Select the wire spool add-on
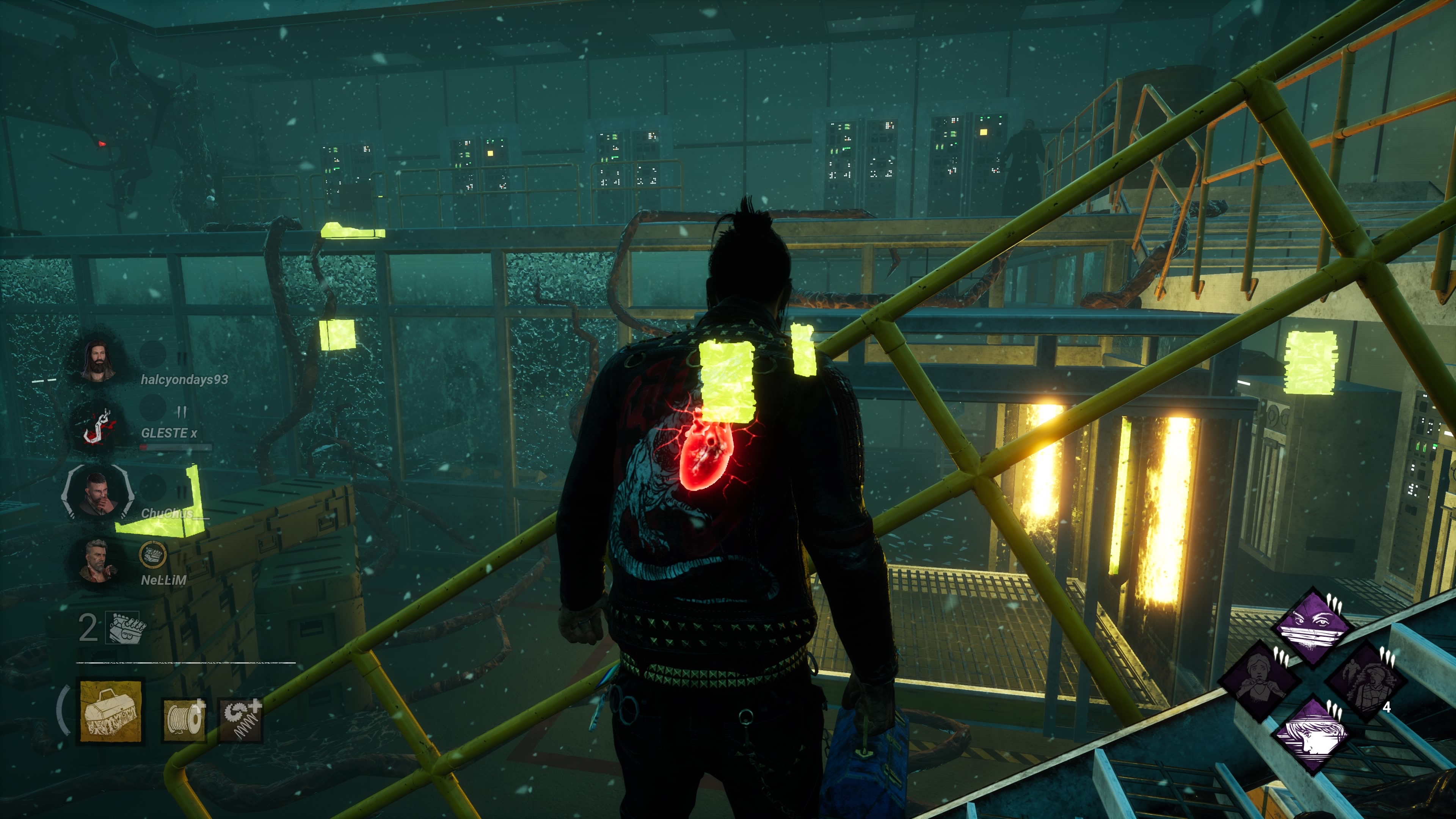1456x819 pixels. (184, 720)
